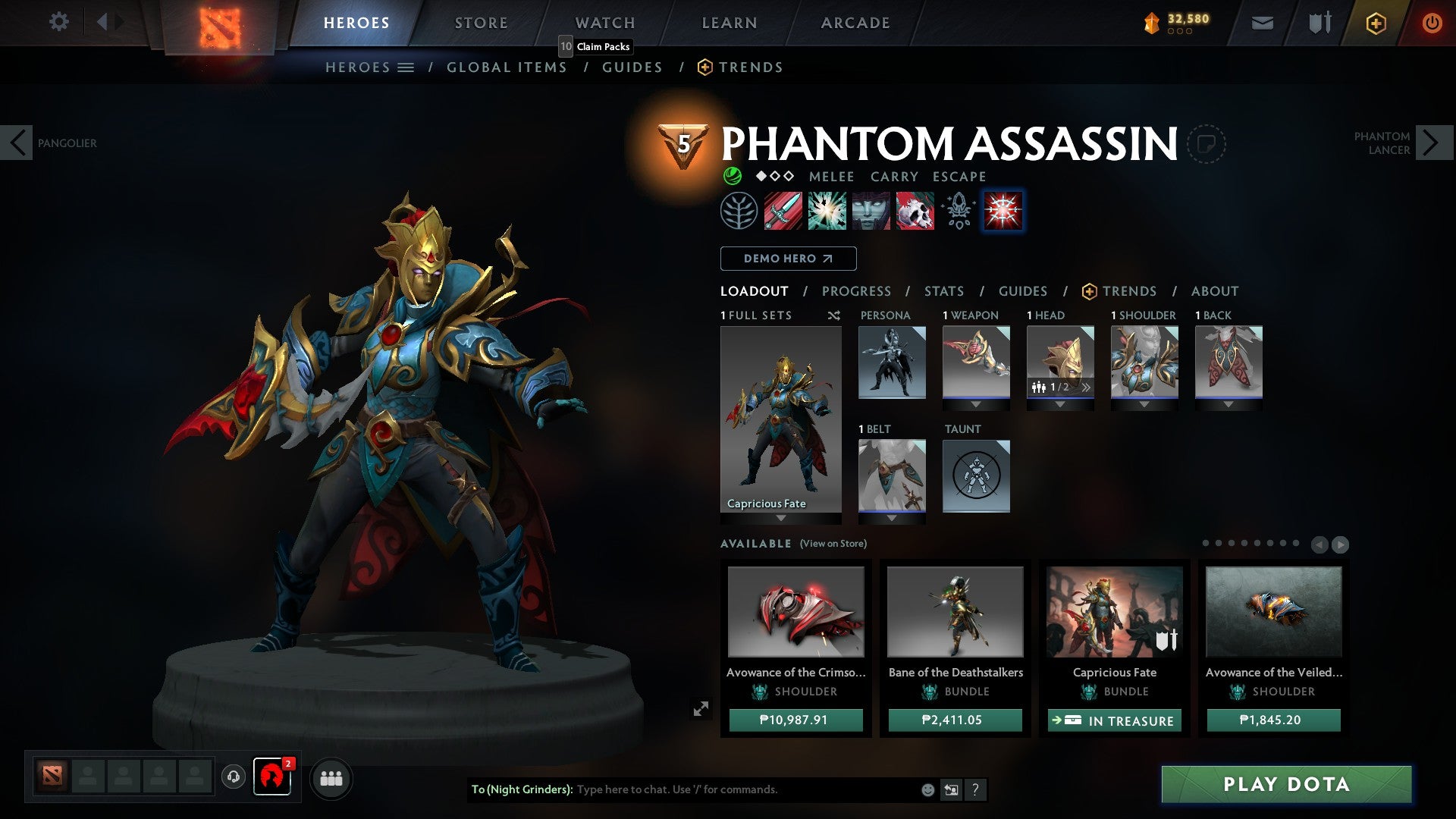Open the emoticon picker beside chat
This screenshot has height=819, width=1456.
[x=927, y=789]
